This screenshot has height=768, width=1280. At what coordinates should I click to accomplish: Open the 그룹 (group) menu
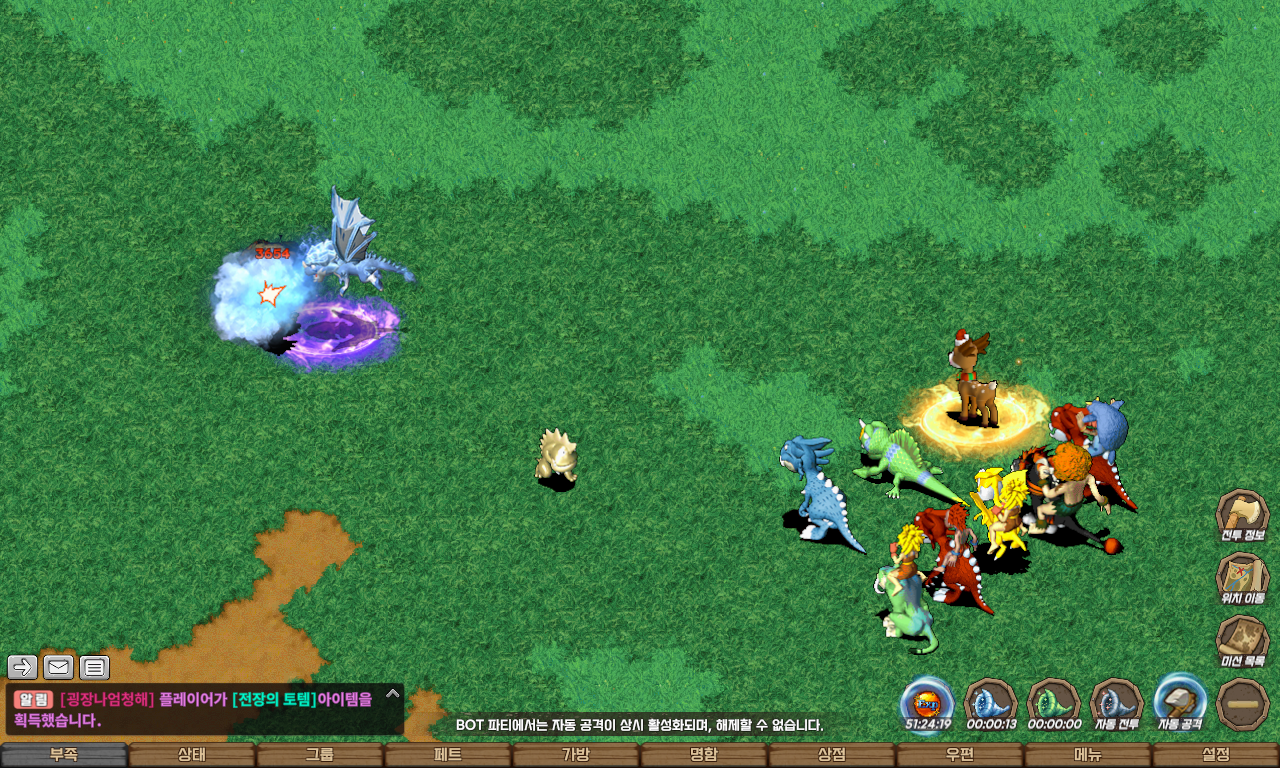pyautogui.click(x=320, y=755)
